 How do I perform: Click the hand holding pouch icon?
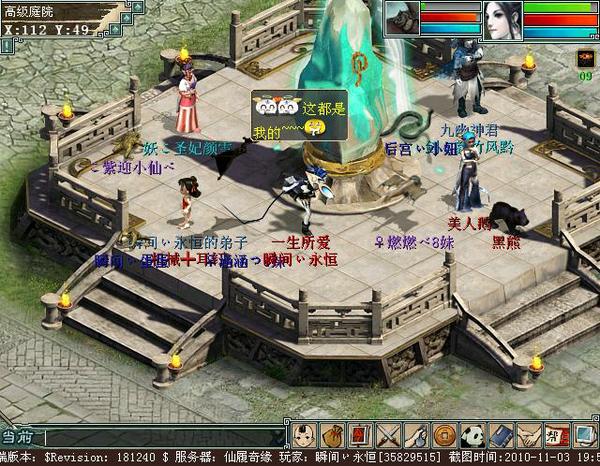[x=415, y=435]
